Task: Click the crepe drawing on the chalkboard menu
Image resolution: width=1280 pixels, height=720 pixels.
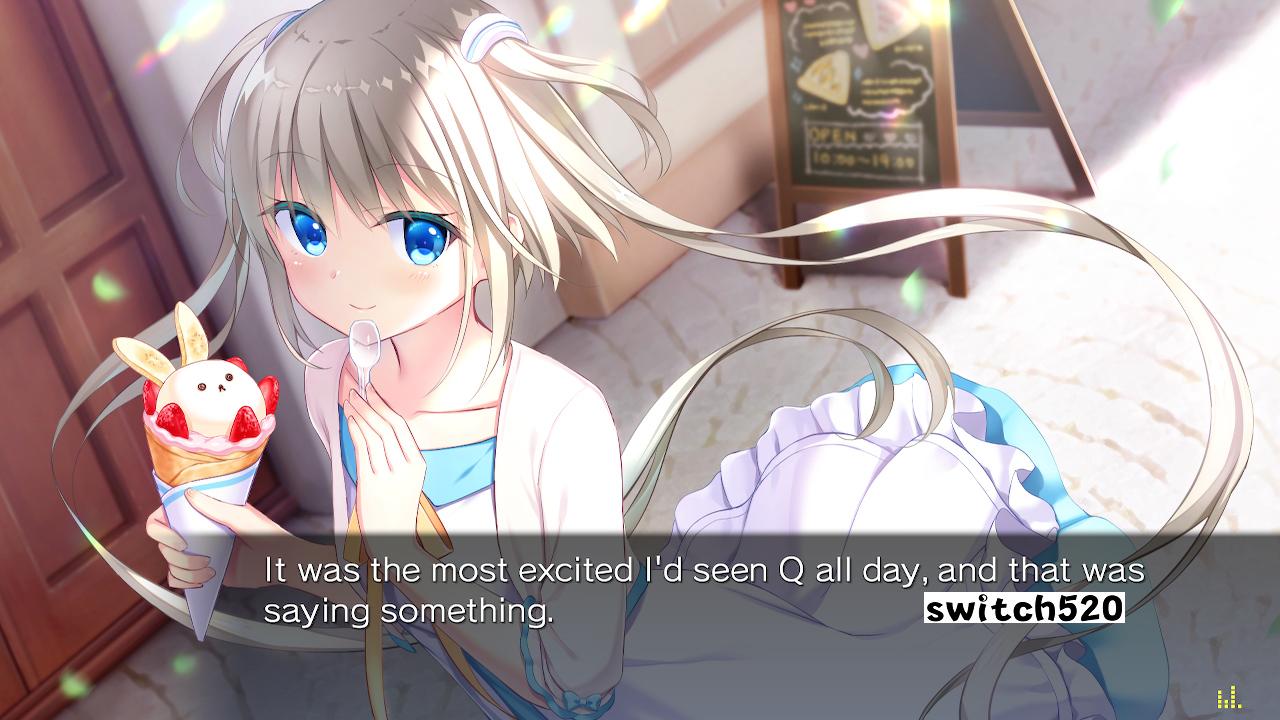Action: point(824,78)
